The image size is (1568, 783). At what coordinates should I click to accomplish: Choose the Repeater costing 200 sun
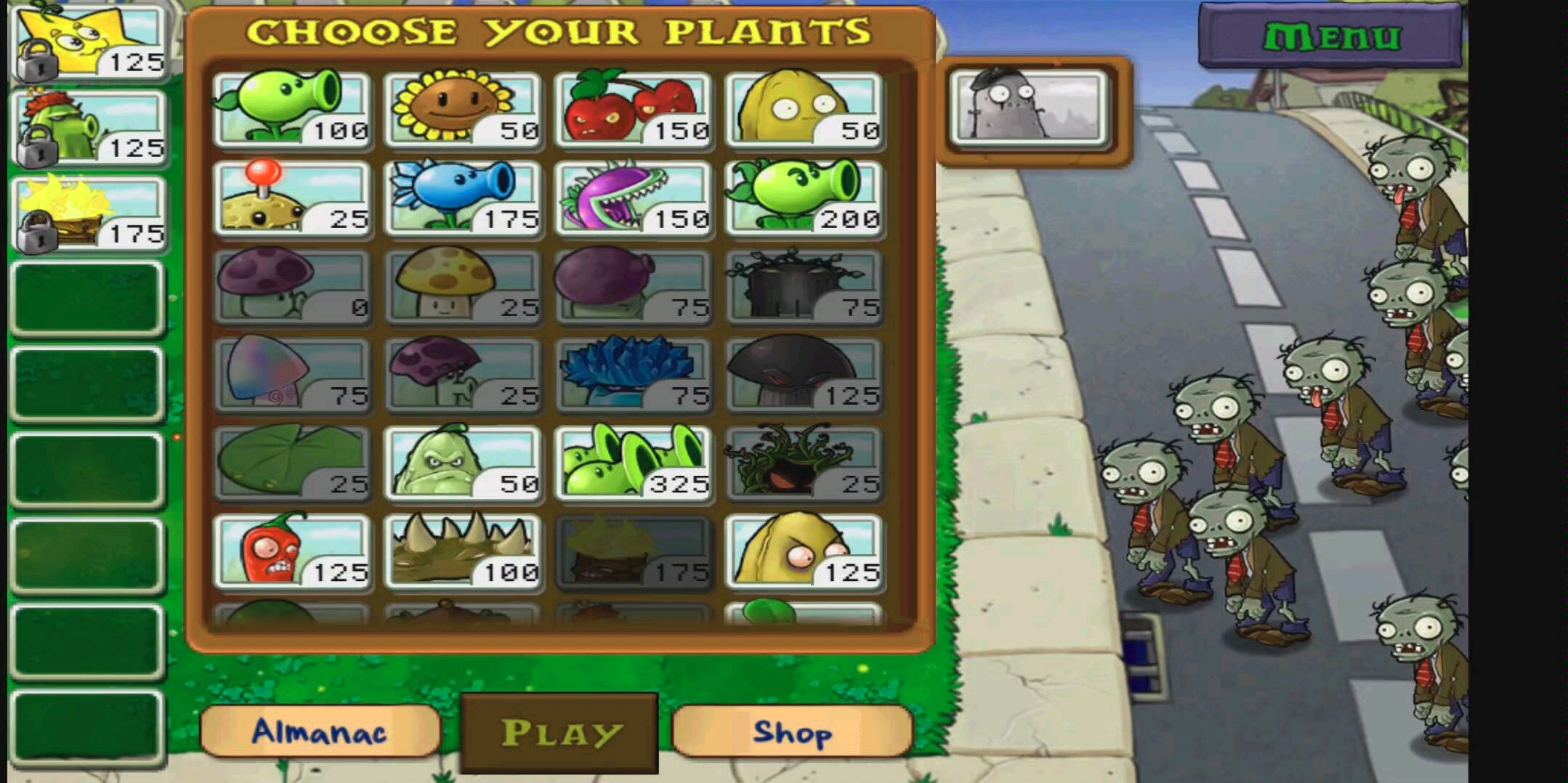click(807, 200)
